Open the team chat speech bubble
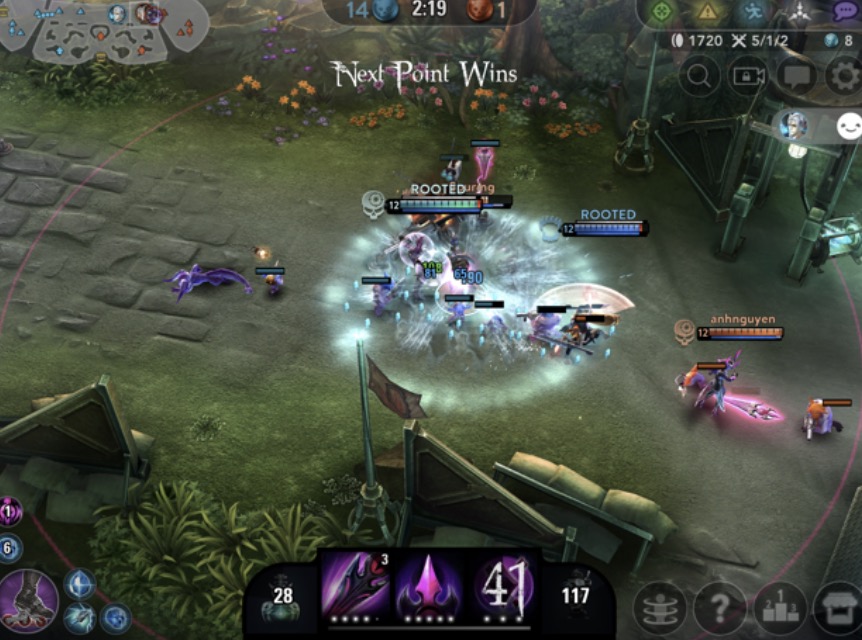 [796, 76]
